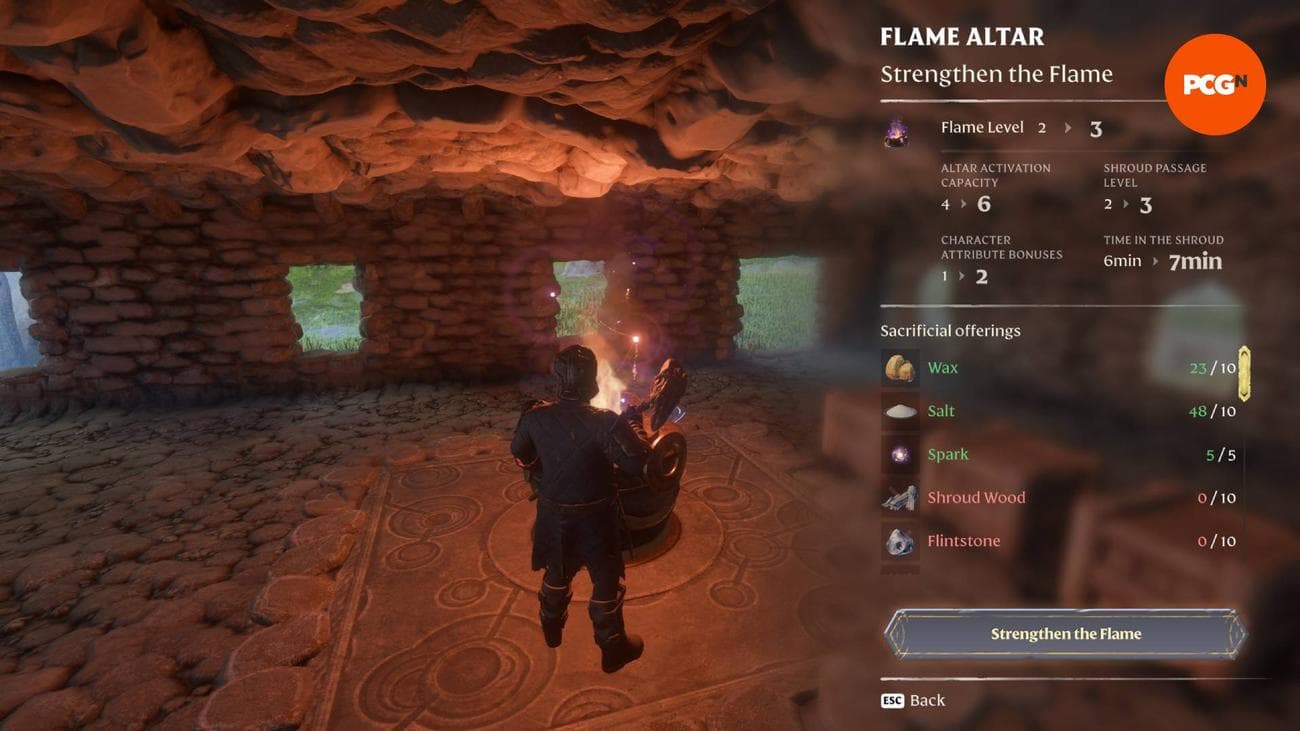This screenshot has height=731, width=1300.
Task: Click the Flame Altar title
Action: click(961, 36)
